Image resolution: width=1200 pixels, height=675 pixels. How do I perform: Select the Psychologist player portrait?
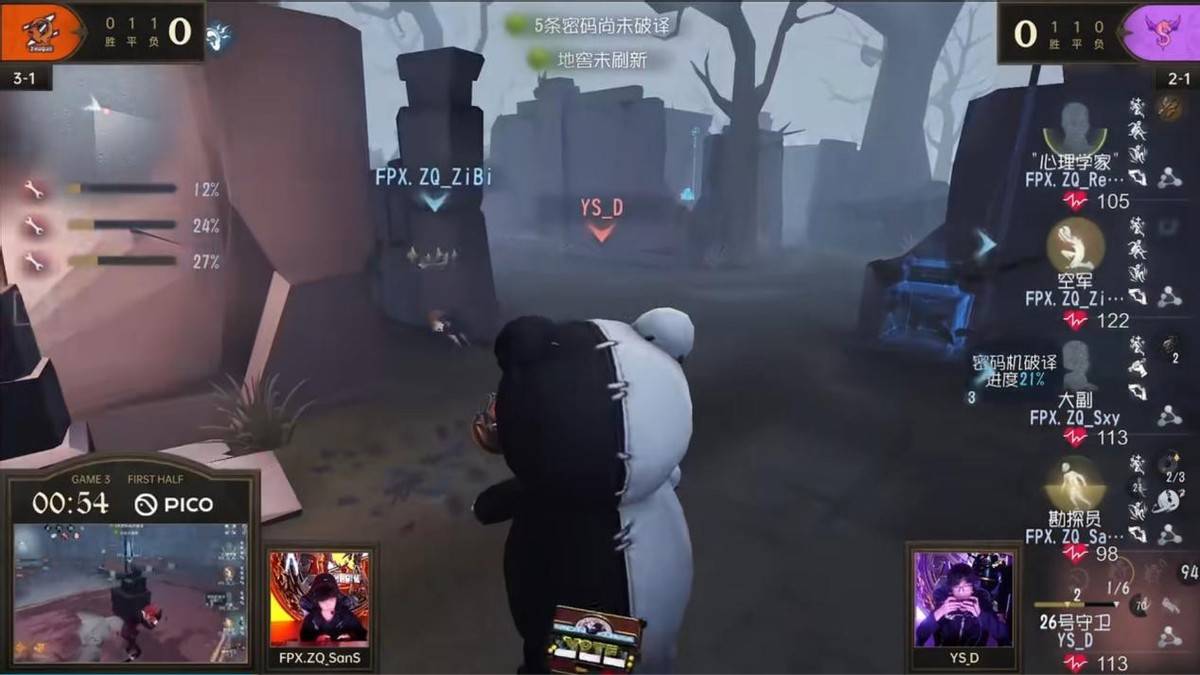tap(1075, 126)
